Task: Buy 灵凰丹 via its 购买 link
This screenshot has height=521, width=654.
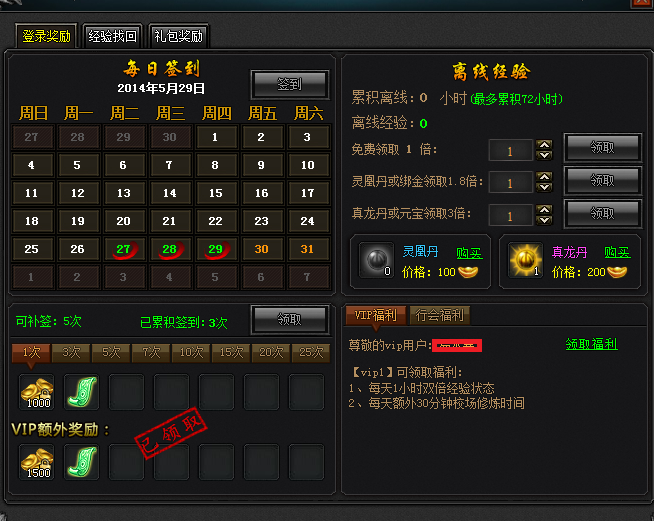Action: tap(469, 253)
